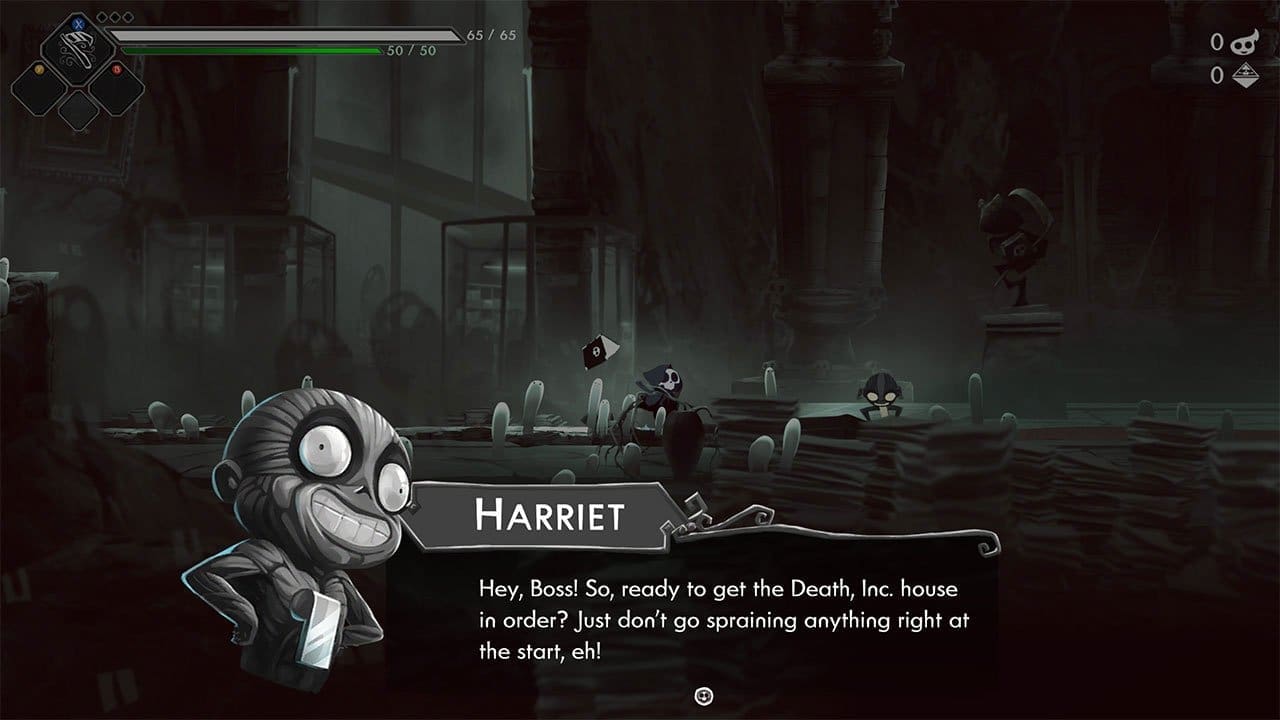Click the second upgrade diamond above the health bar

pyautogui.click(x=114, y=17)
